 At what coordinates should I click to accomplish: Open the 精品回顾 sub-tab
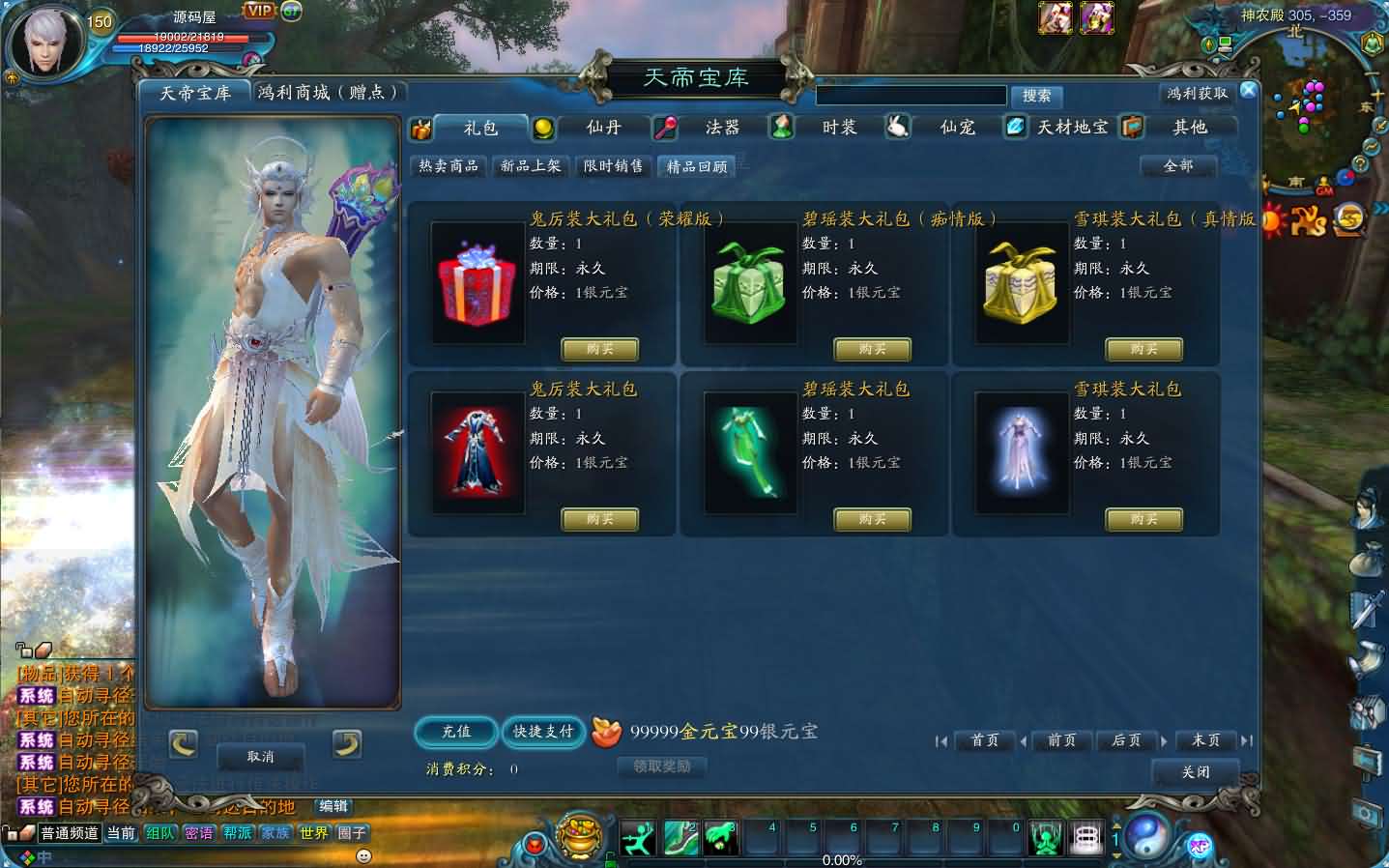coord(695,165)
